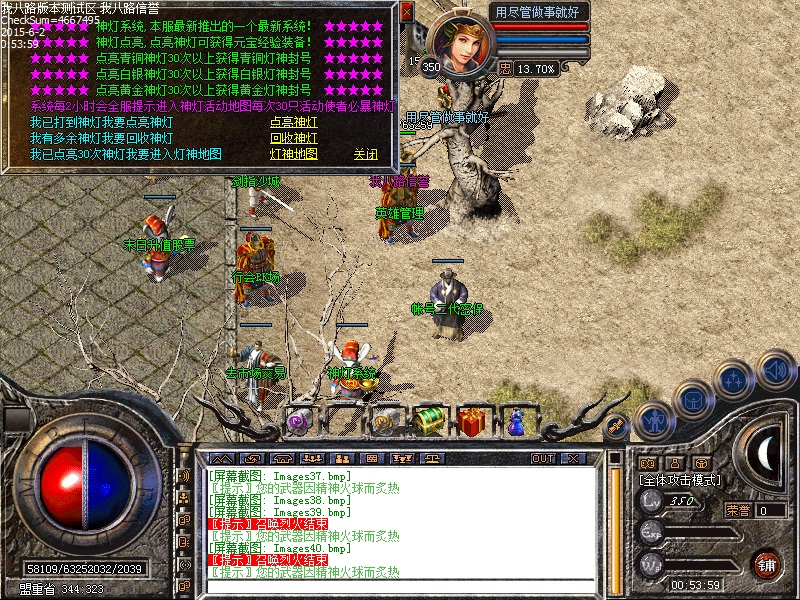This screenshot has width=800, height=600.
Task: Click 关闭 to dismiss the dialogue
Action: pyautogui.click(x=365, y=155)
